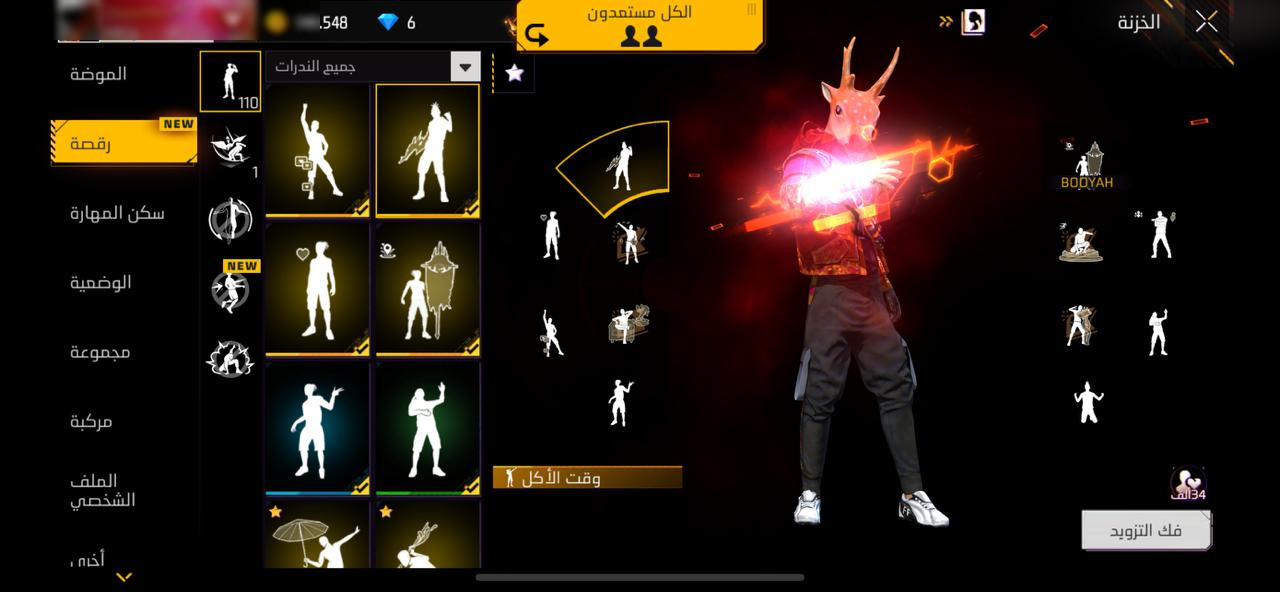Open the الموضة (Fashion) category
This screenshot has width=1280, height=592.
tap(98, 74)
